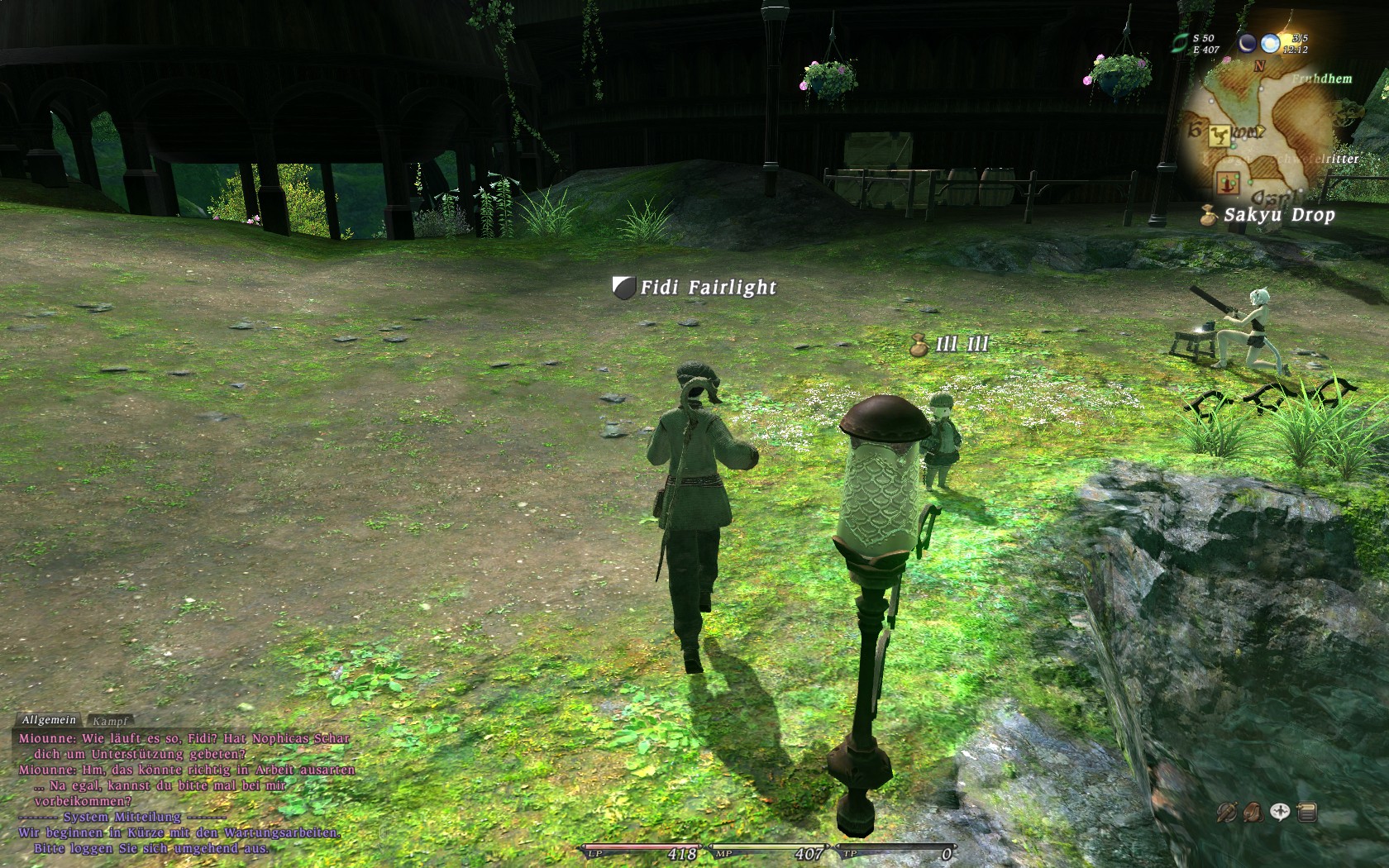Open the sheathed sword icon menu

click(x=1226, y=813)
